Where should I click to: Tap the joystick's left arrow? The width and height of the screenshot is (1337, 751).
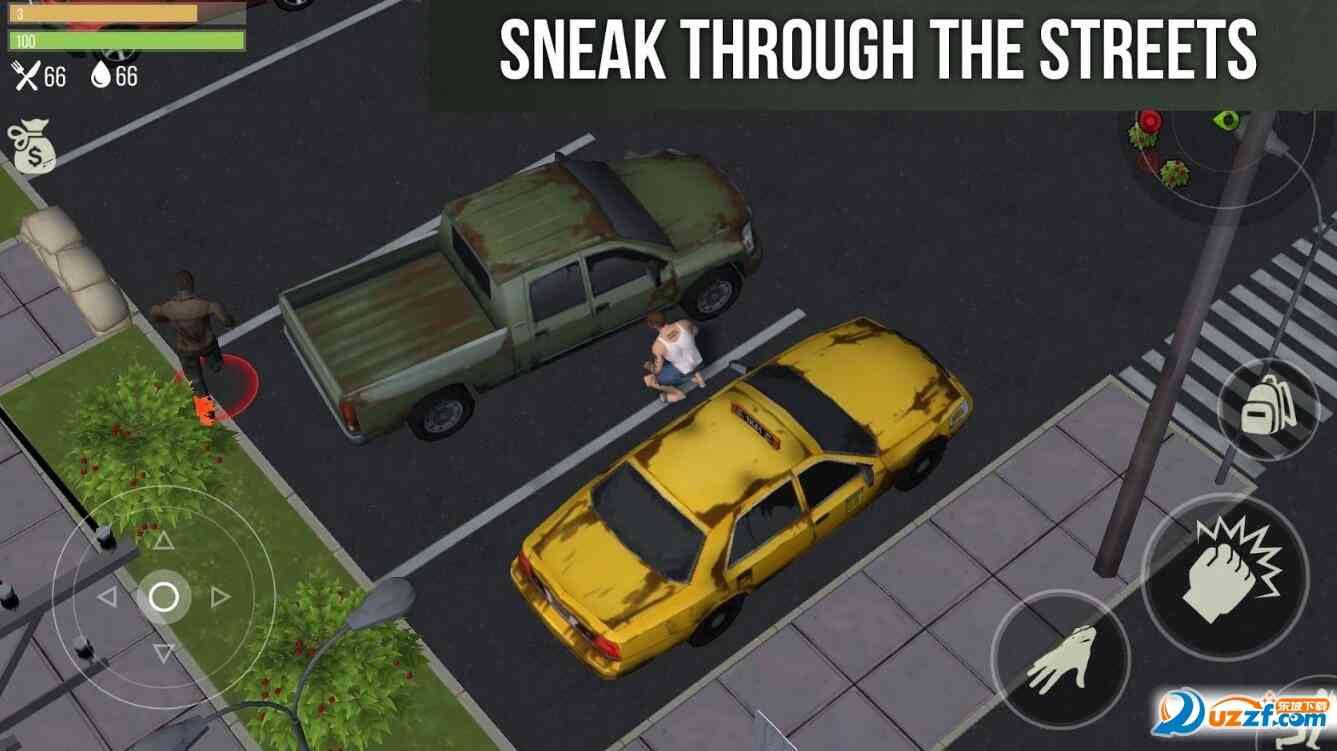[x=107, y=597]
